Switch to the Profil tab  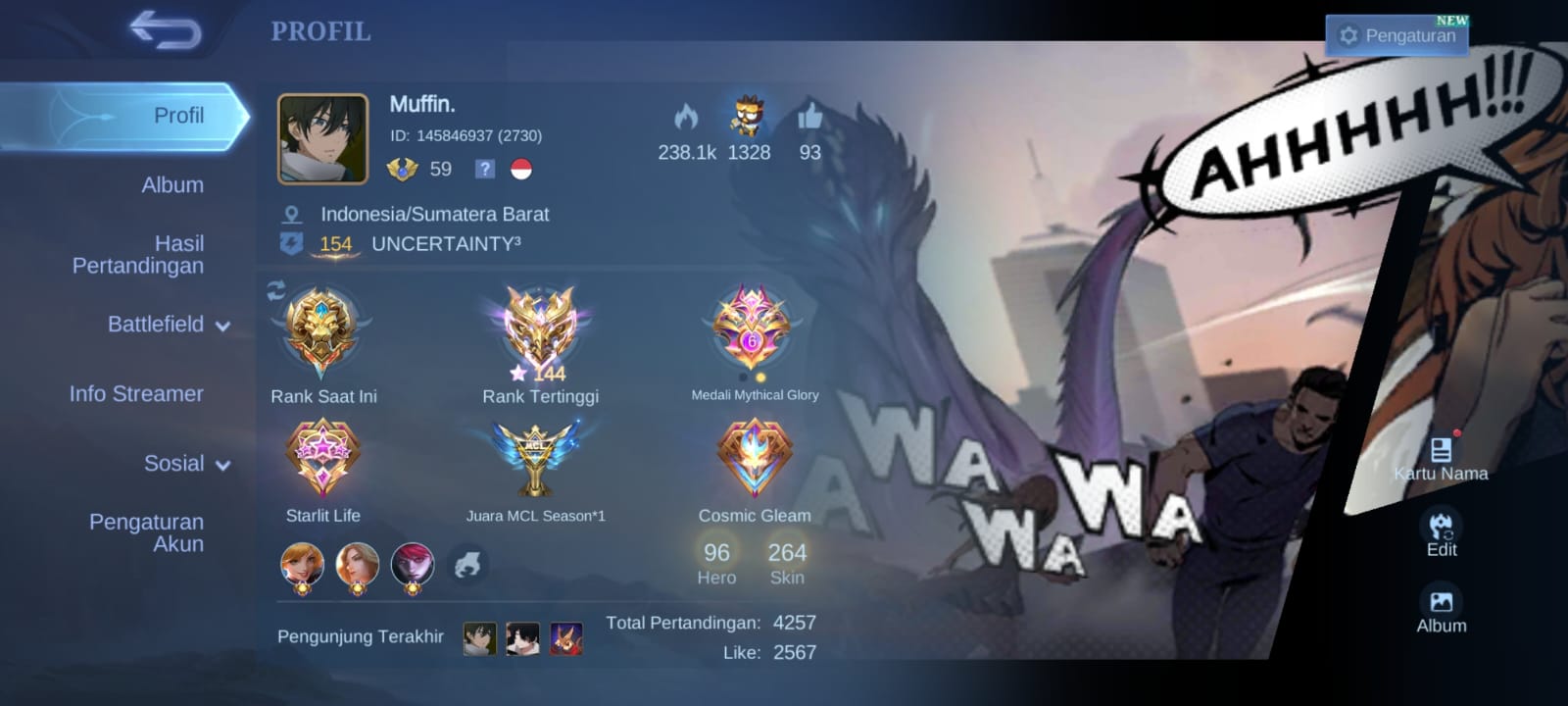pos(178,116)
